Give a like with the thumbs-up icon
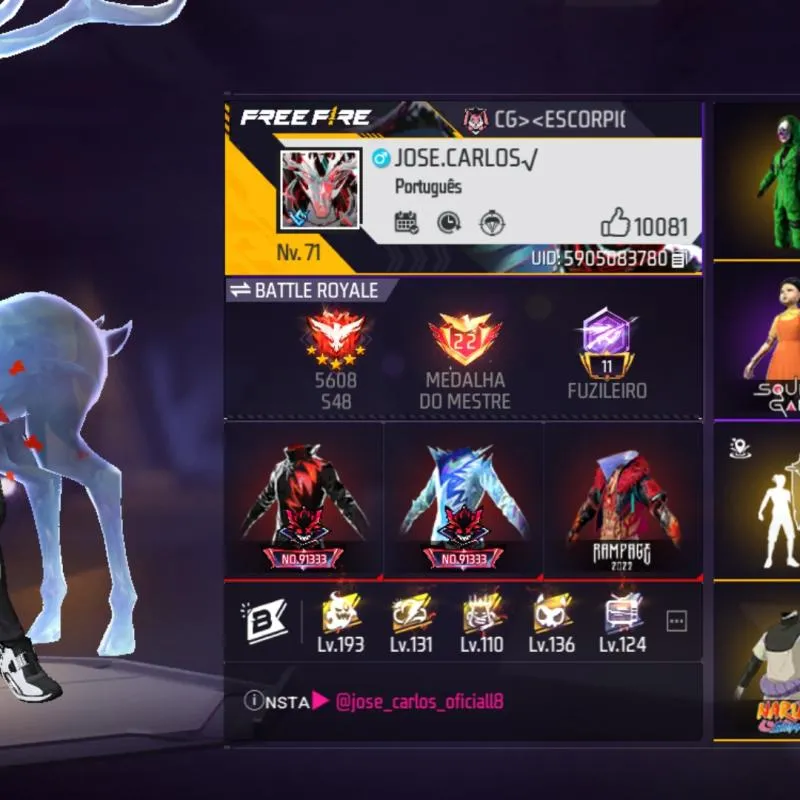The width and height of the screenshot is (800, 800). coord(614,224)
